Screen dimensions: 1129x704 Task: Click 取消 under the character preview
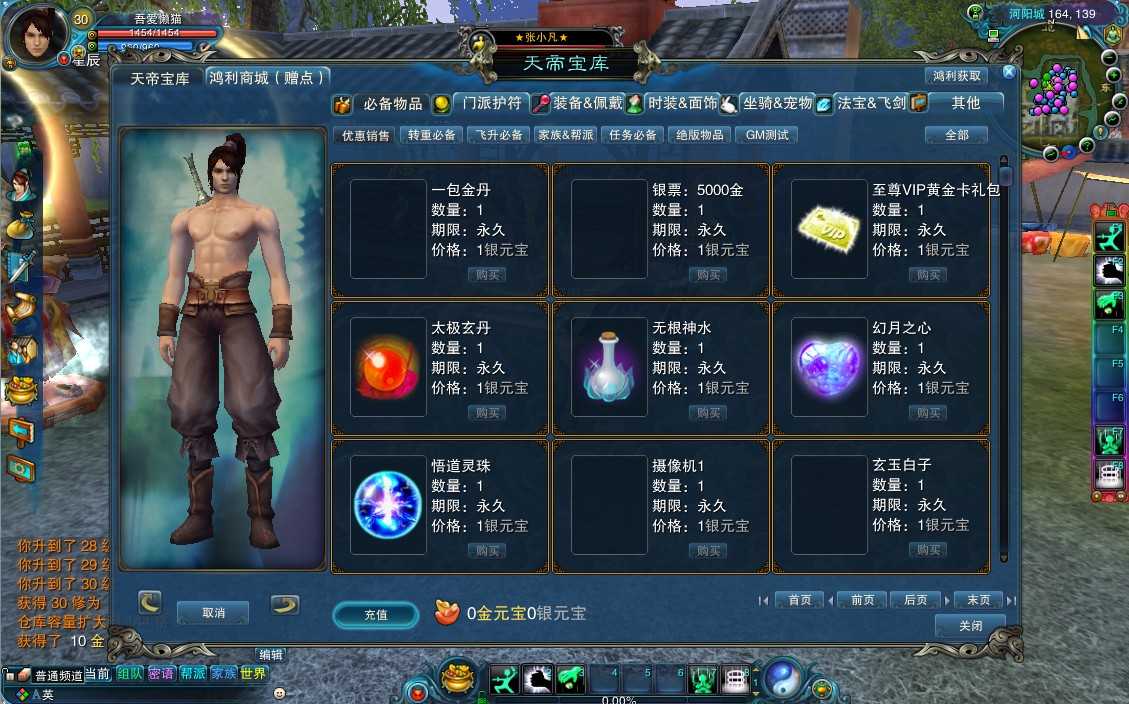click(x=213, y=612)
